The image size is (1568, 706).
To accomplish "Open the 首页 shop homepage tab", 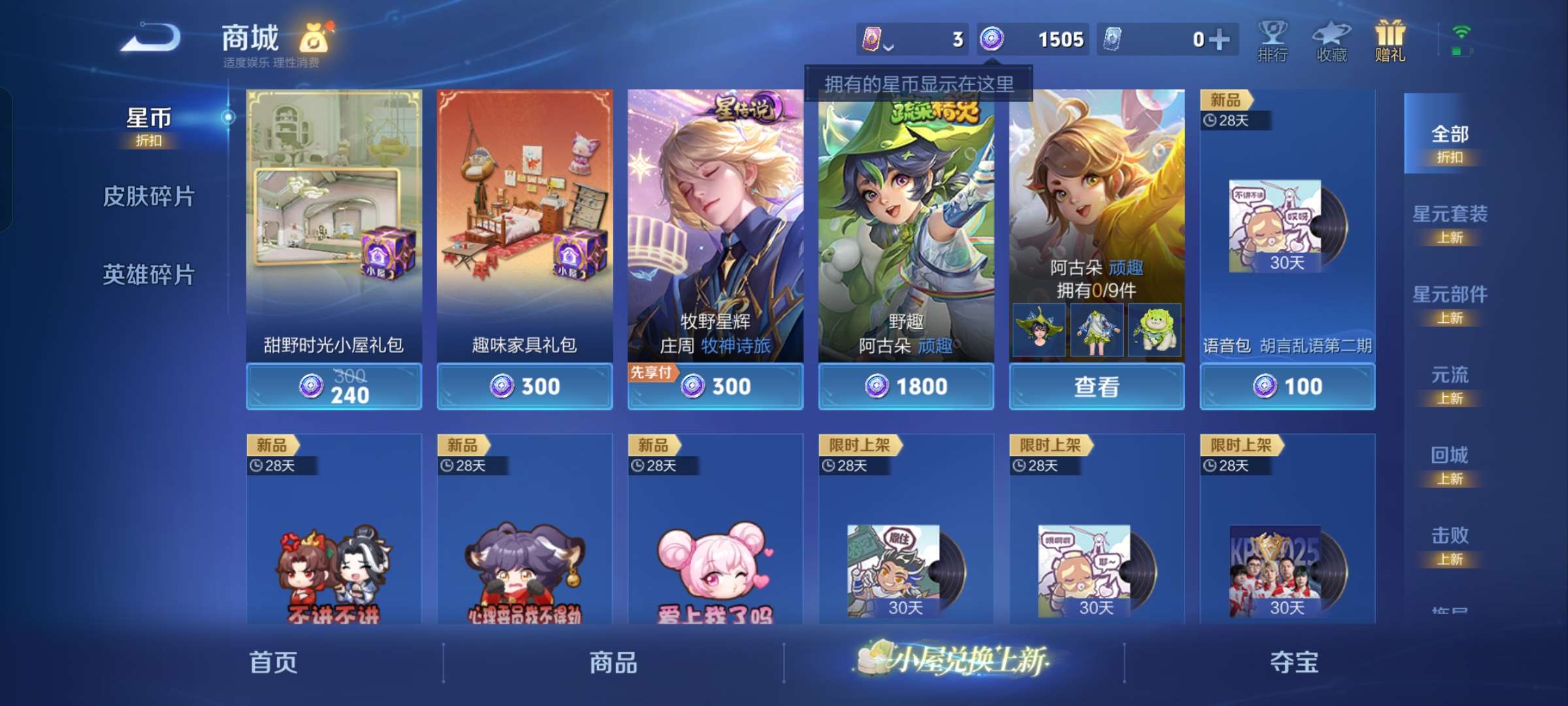I will click(x=274, y=662).
